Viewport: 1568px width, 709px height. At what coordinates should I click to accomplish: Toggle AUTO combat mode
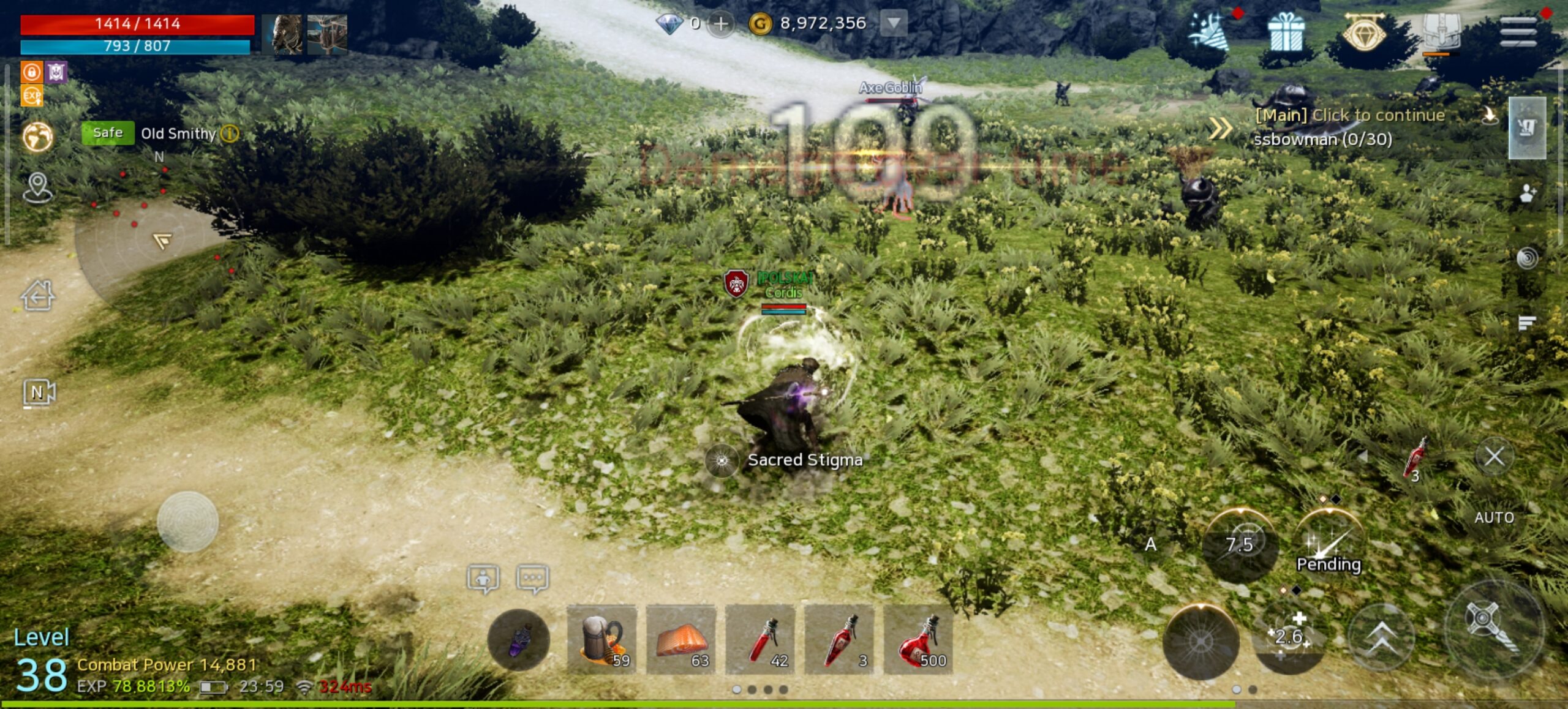[1494, 517]
